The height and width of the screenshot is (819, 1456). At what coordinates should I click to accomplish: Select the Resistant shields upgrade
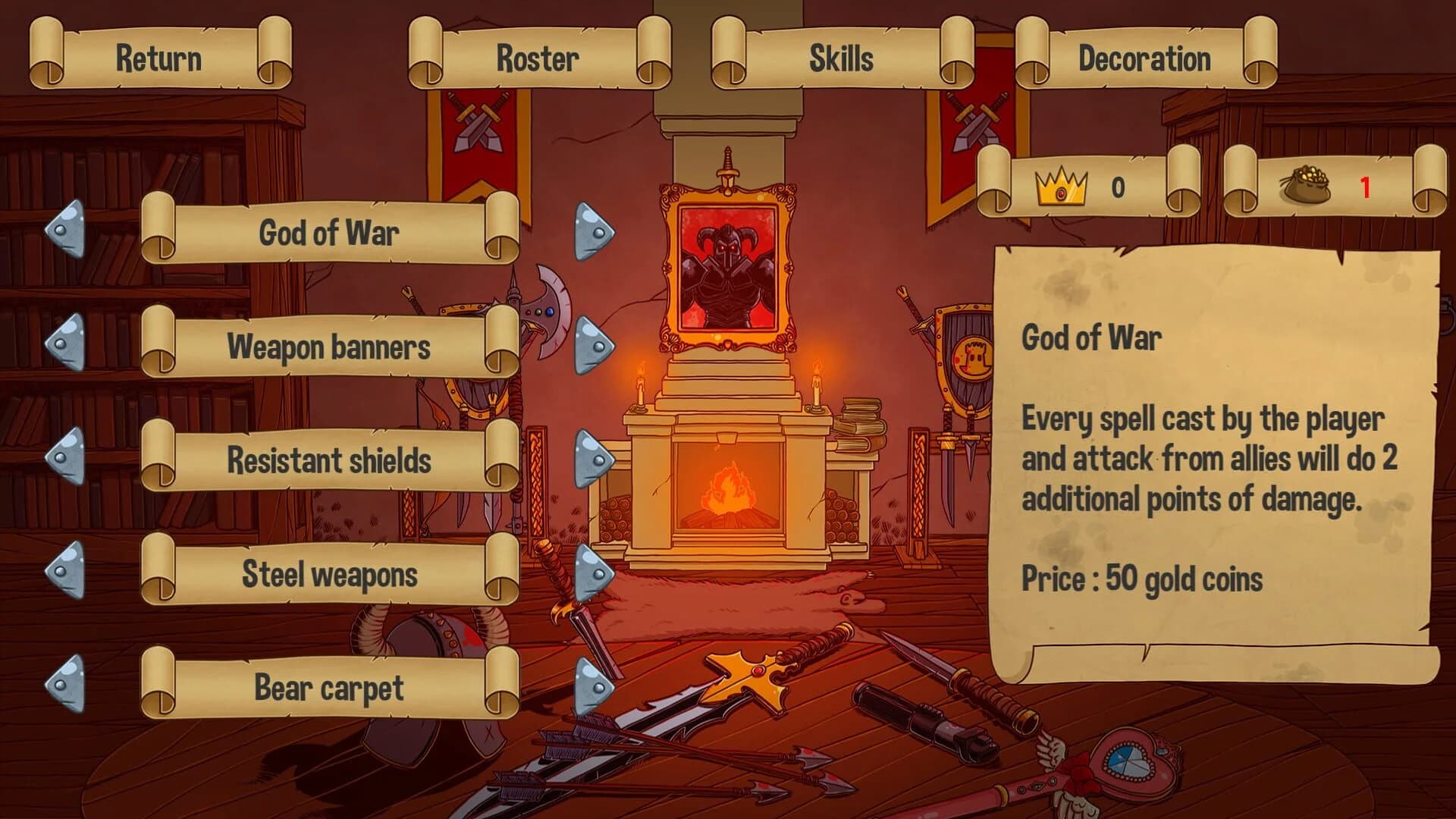pyautogui.click(x=330, y=461)
